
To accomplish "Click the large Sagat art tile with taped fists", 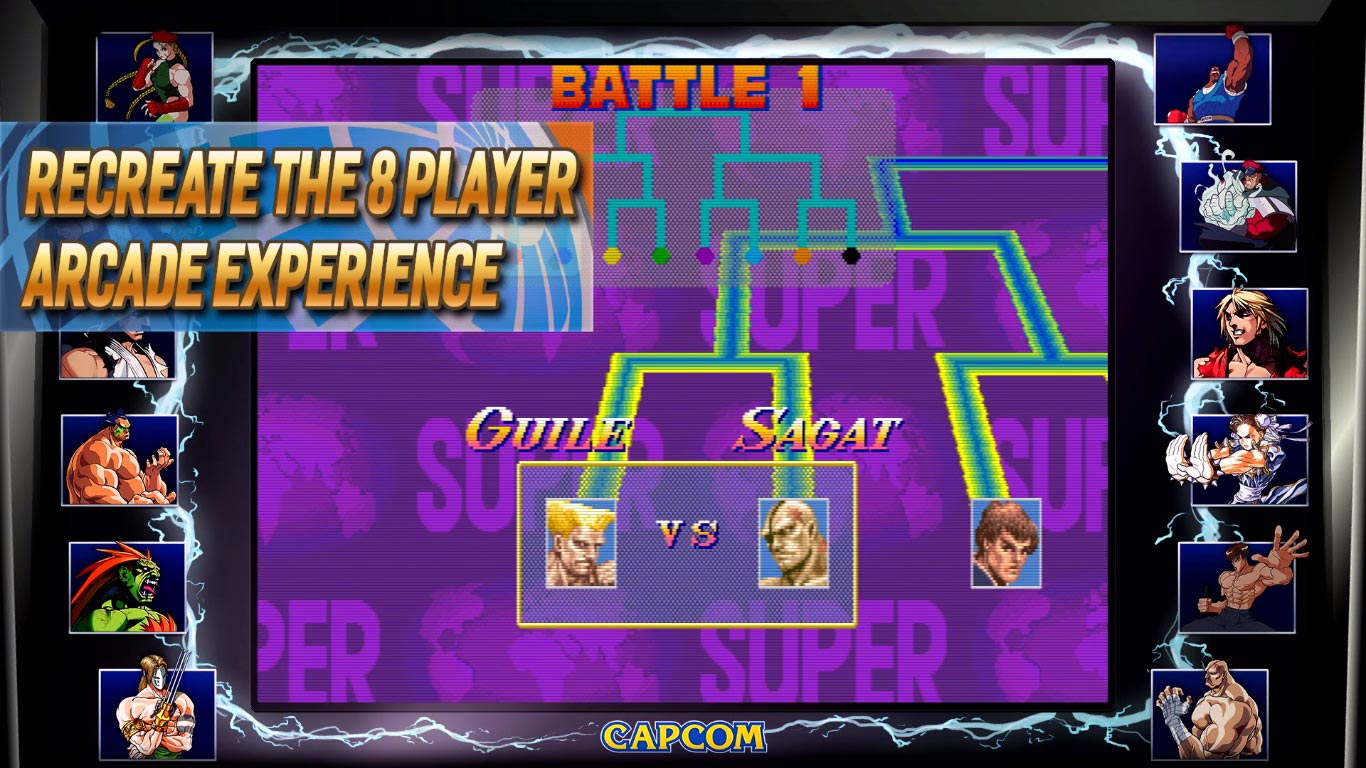I will (x=1210, y=714).
